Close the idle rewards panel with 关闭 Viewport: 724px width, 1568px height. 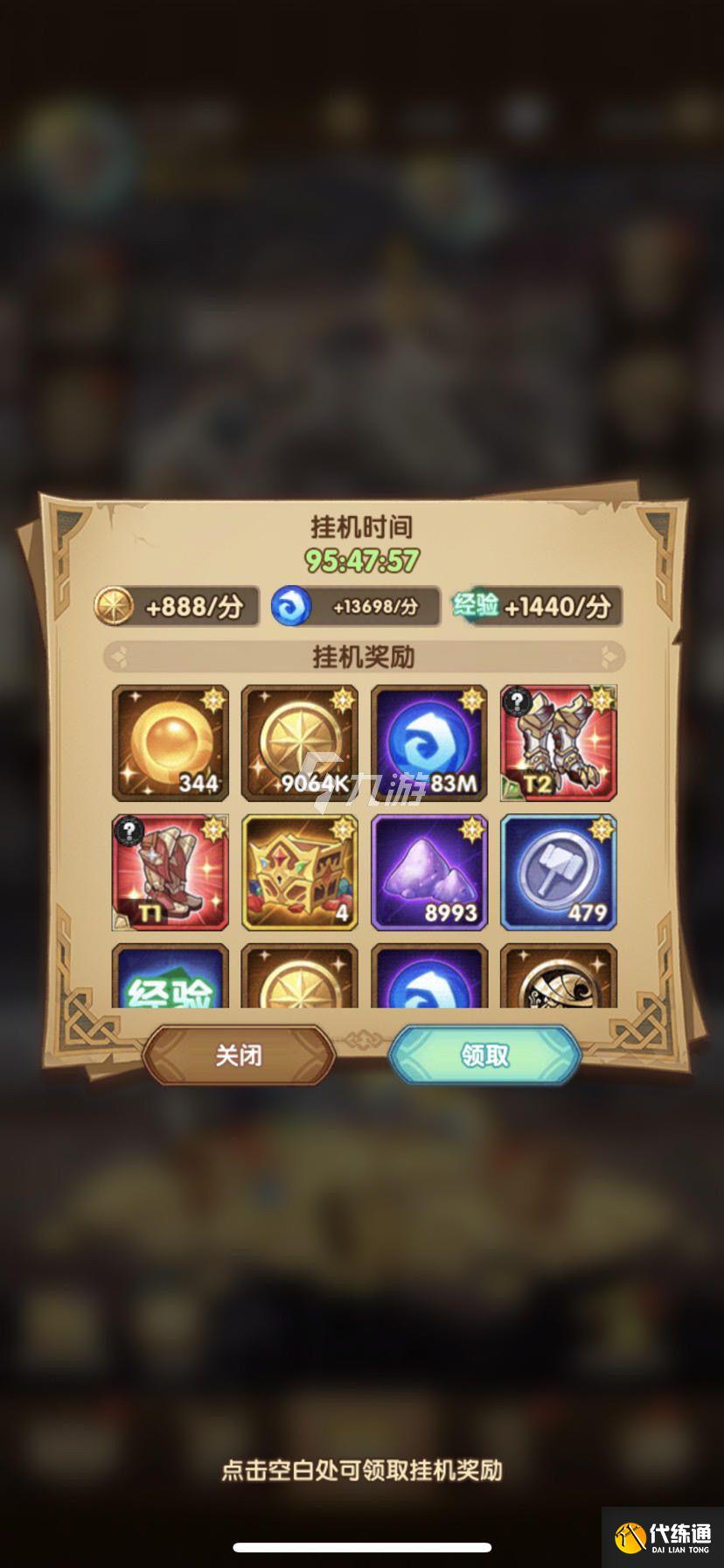tap(238, 1055)
